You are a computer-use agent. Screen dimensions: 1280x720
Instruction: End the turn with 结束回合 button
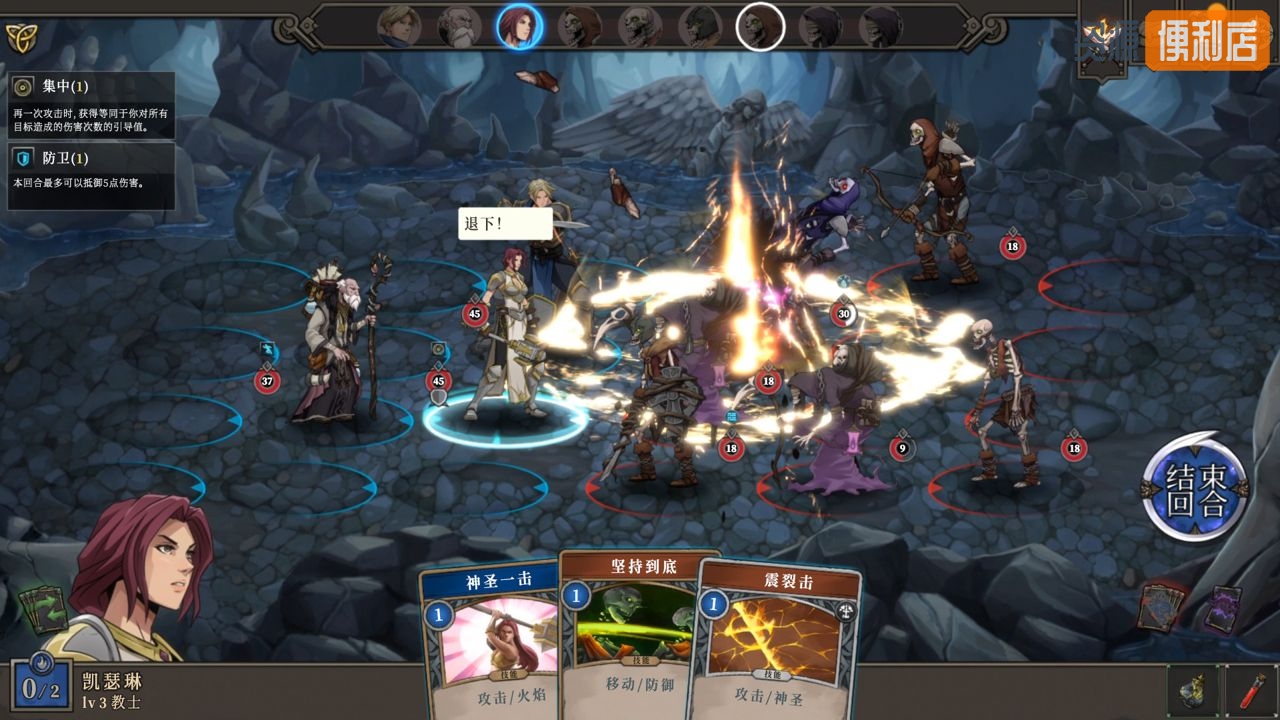coord(1195,487)
